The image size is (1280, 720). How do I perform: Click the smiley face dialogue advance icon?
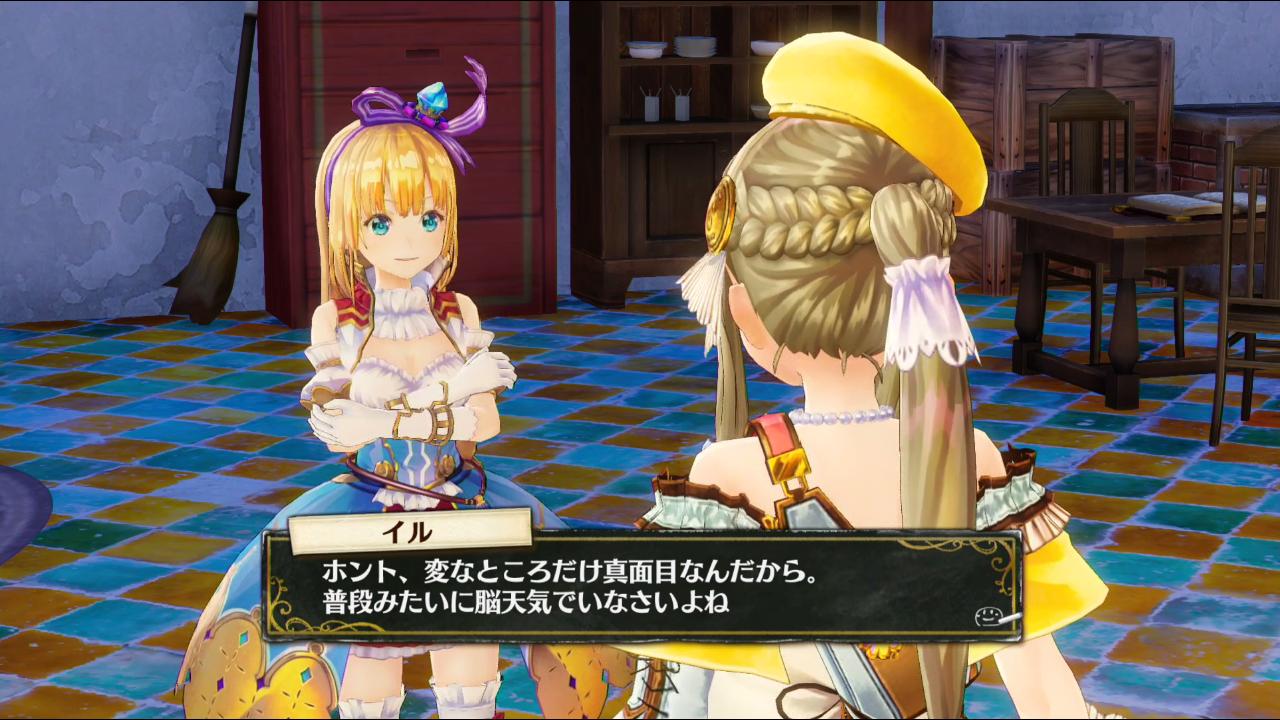pos(987,617)
